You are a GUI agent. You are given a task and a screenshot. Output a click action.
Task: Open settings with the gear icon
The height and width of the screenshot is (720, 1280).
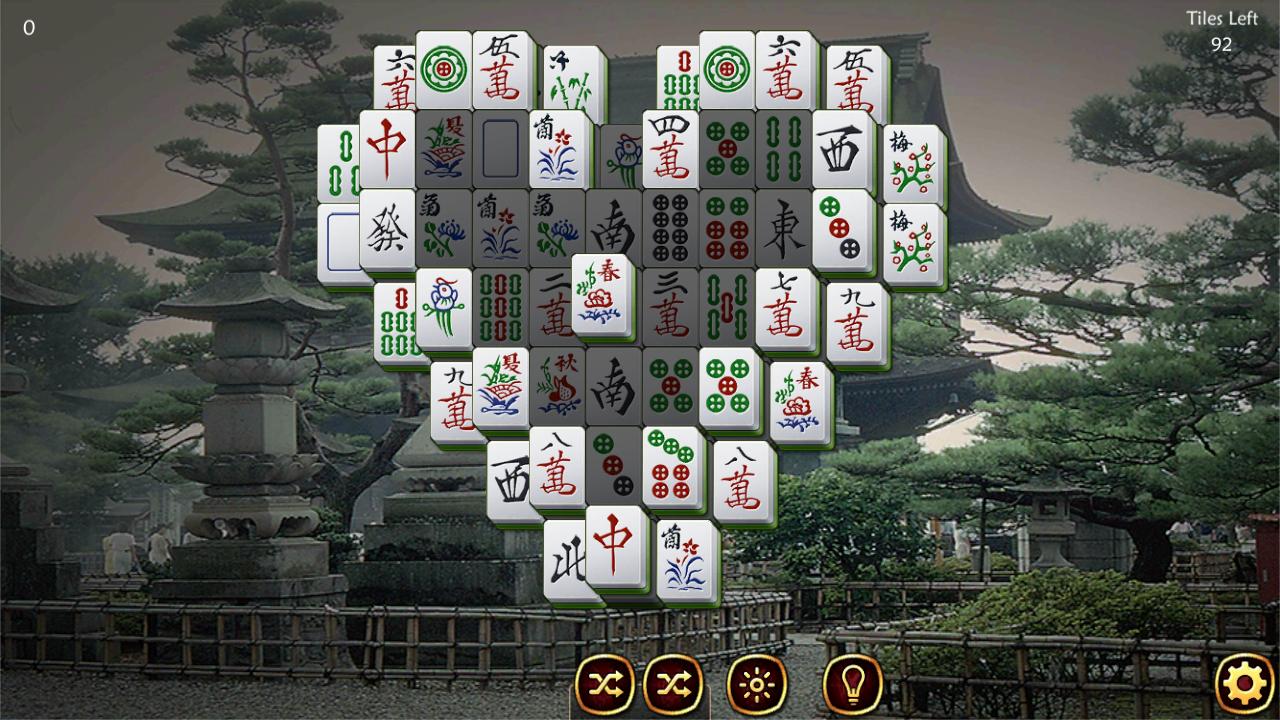pyautogui.click(x=1243, y=684)
